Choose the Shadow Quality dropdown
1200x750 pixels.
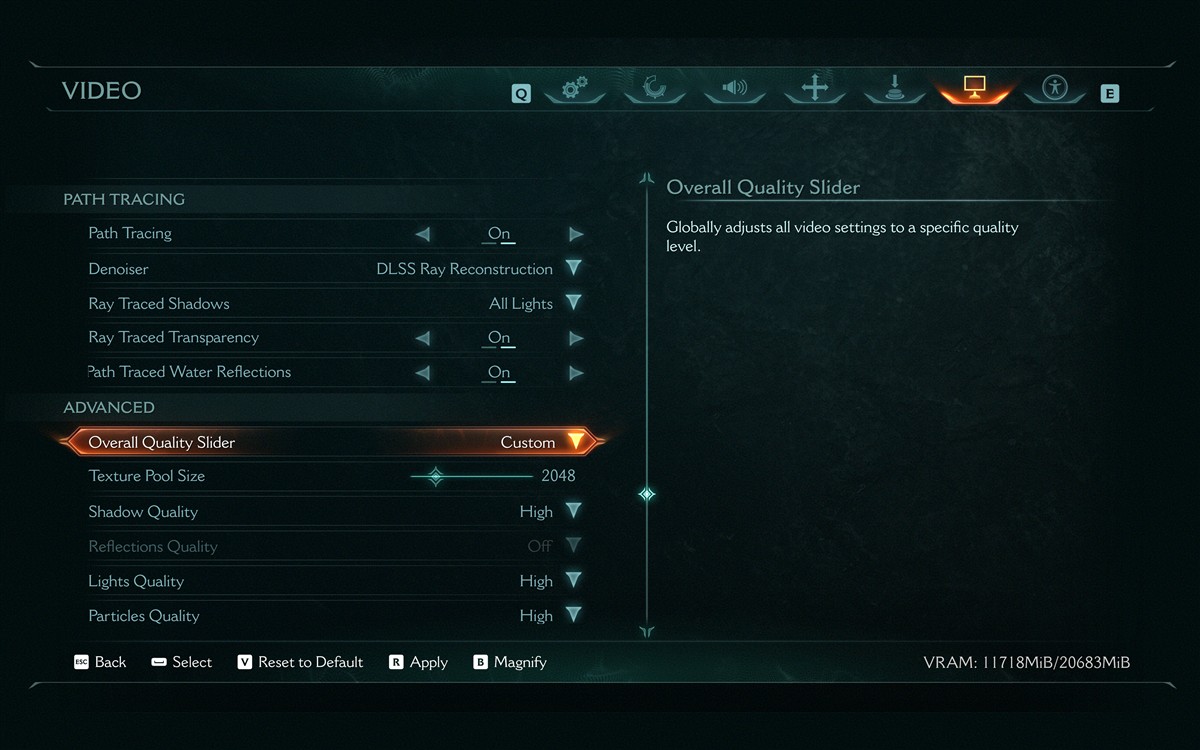tap(573, 511)
